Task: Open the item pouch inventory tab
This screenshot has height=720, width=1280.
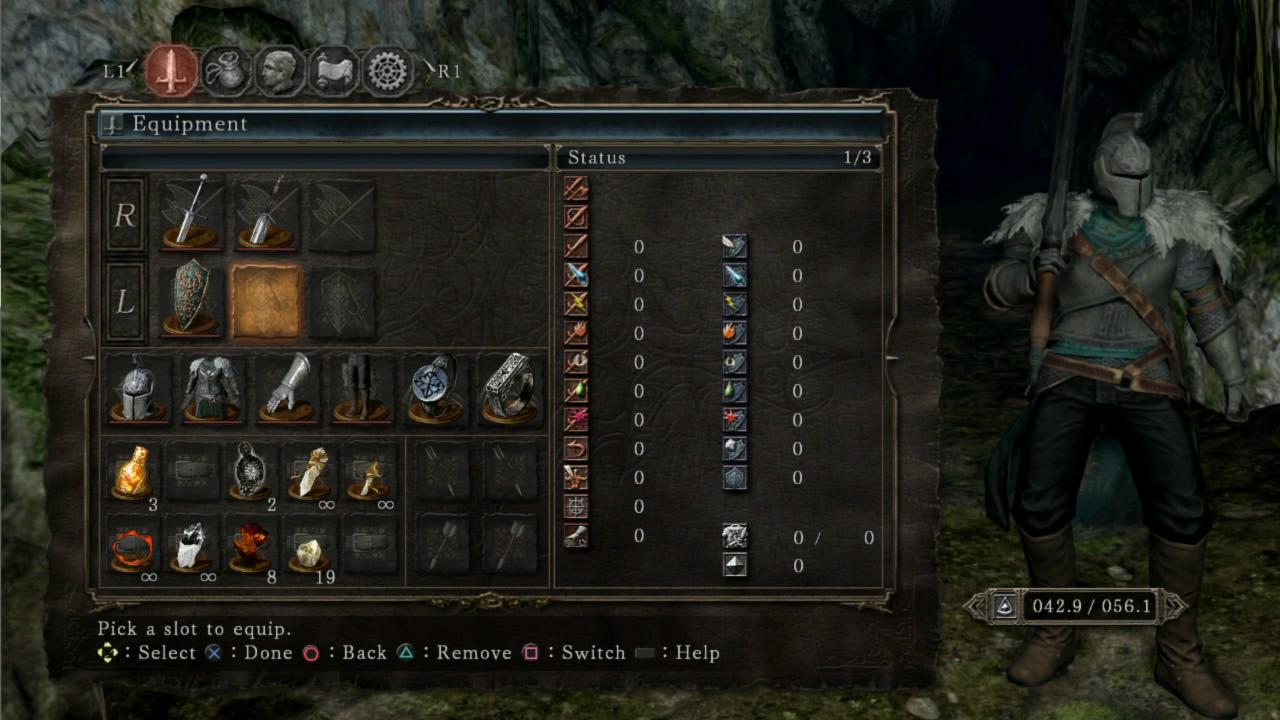Action: click(226, 71)
